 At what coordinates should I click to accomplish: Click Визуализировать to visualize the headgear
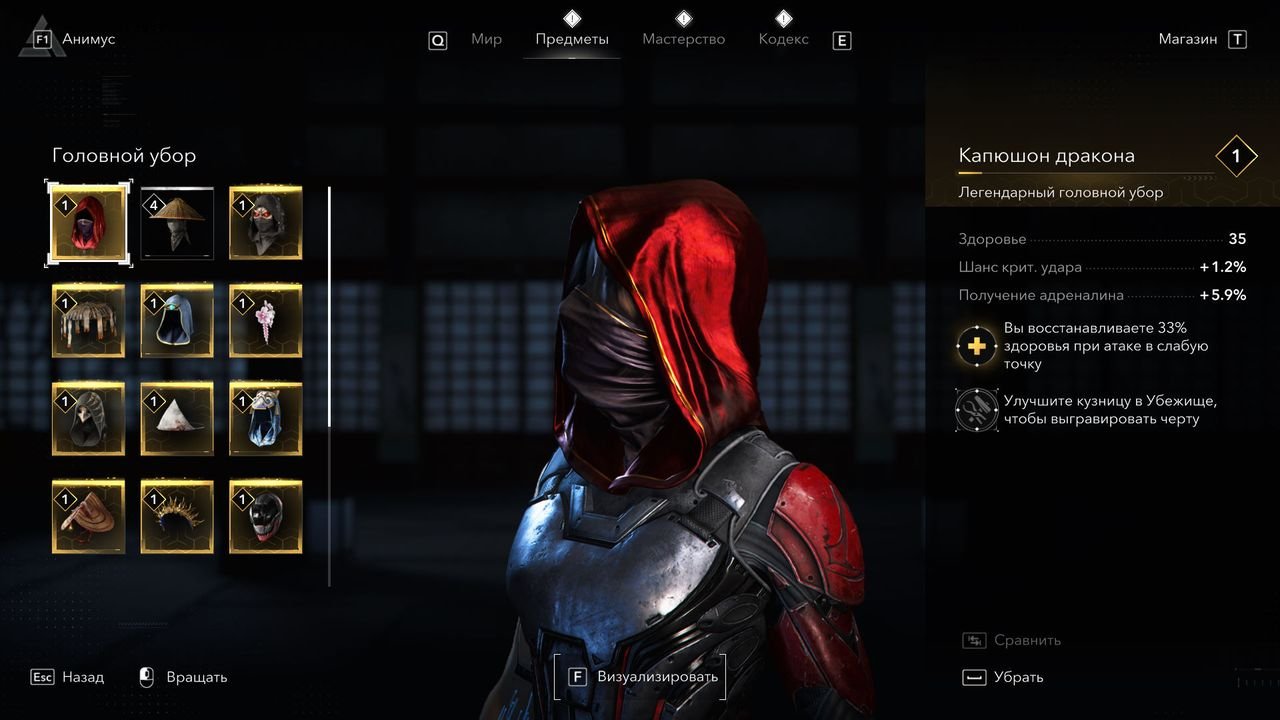click(640, 677)
